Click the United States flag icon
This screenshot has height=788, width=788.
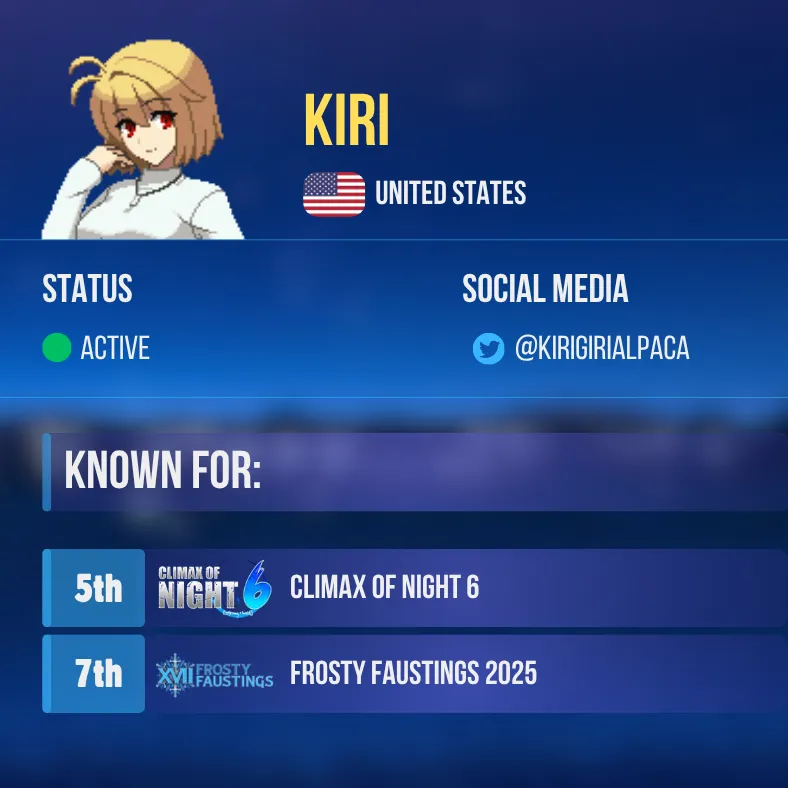pos(334,194)
